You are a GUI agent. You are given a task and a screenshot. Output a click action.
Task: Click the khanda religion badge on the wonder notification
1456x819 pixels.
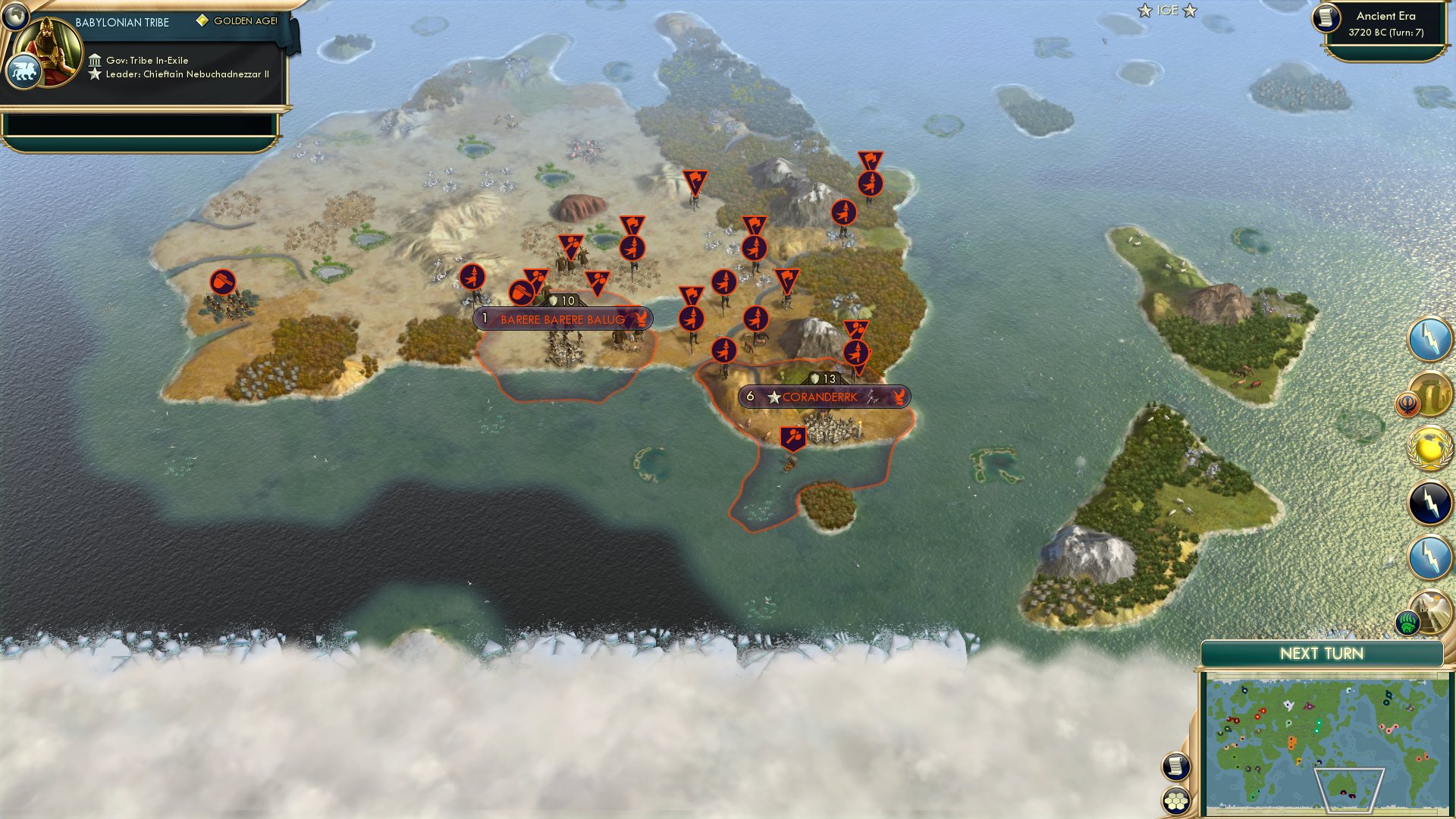[x=1407, y=403]
